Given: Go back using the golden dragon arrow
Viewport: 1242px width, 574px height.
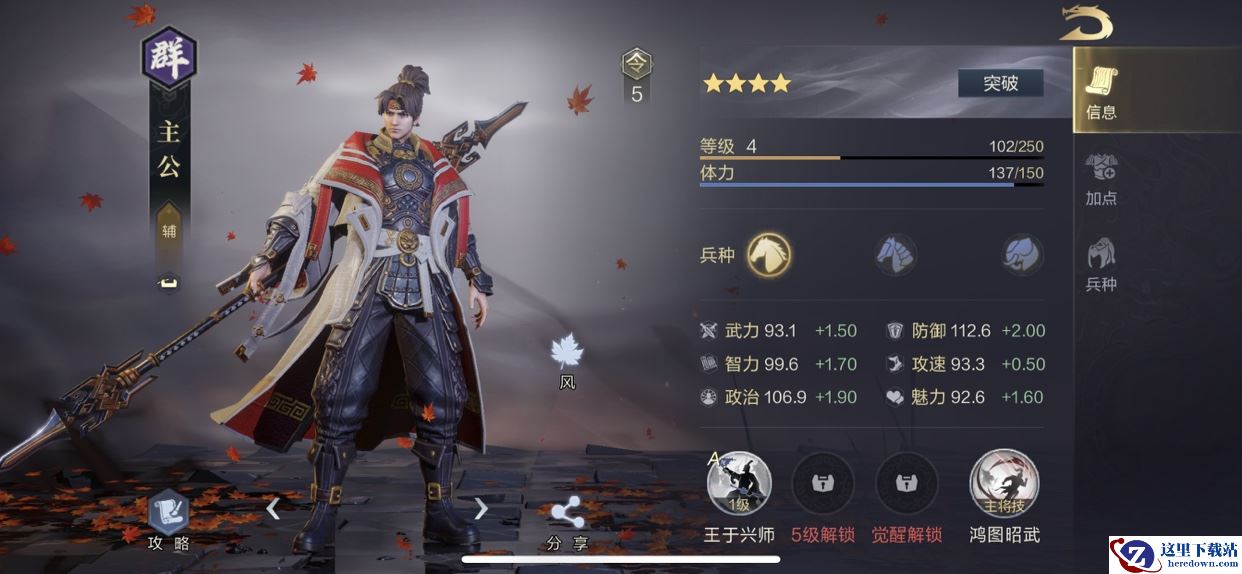Looking at the screenshot, I should point(1086,22).
